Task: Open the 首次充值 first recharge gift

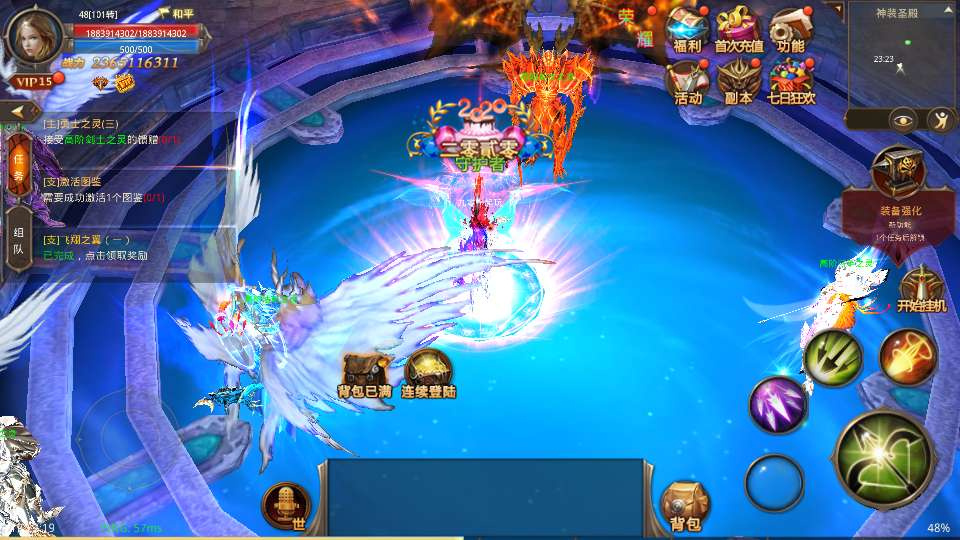Action: [739, 29]
